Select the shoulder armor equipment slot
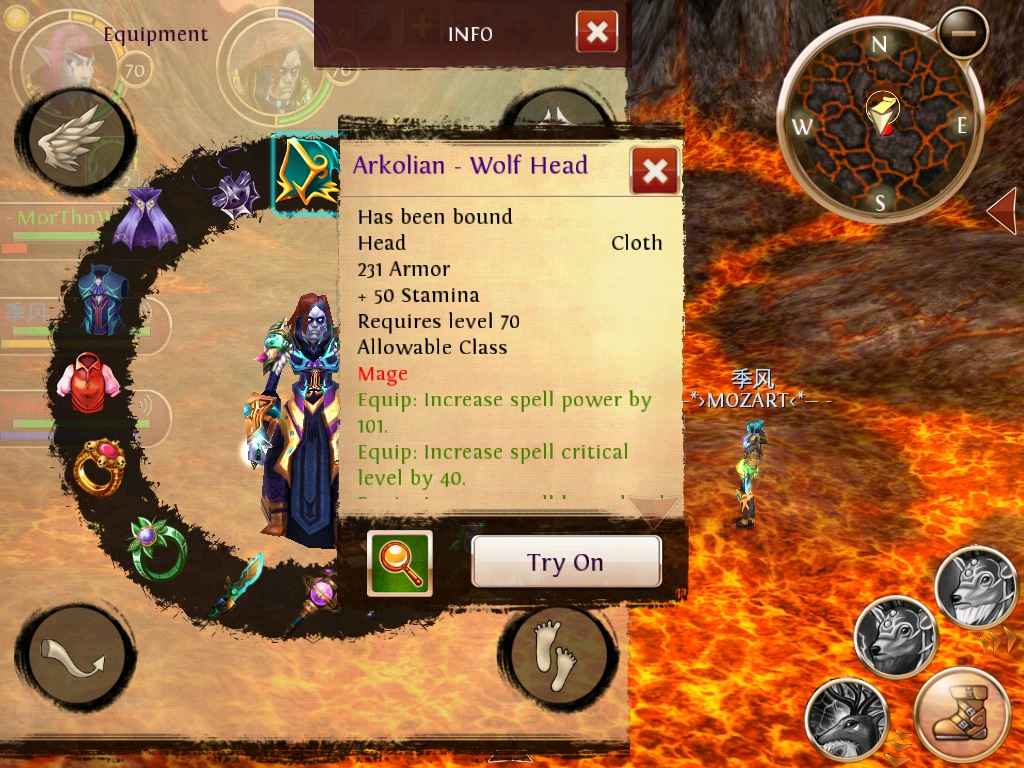The height and width of the screenshot is (768, 1024). tap(236, 190)
